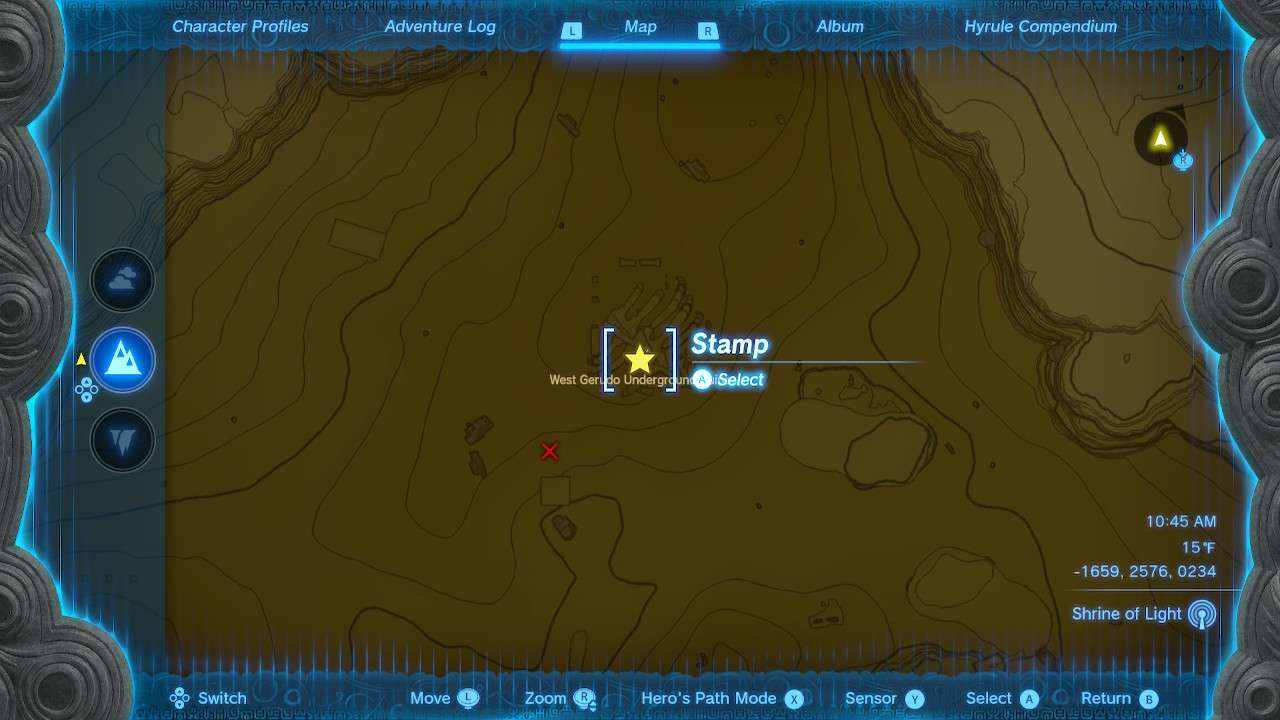Viewport: 1280px width, 720px height.
Task: Open the Map tab
Action: 640,27
